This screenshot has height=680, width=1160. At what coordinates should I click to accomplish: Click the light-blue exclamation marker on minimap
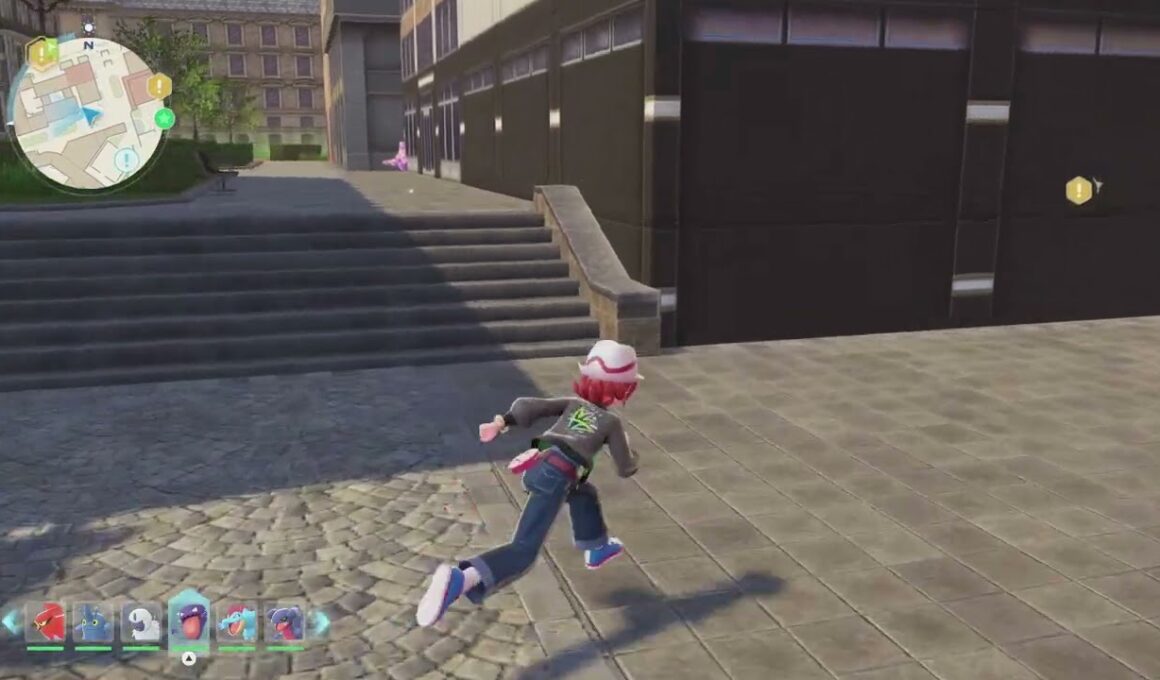coord(126,159)
